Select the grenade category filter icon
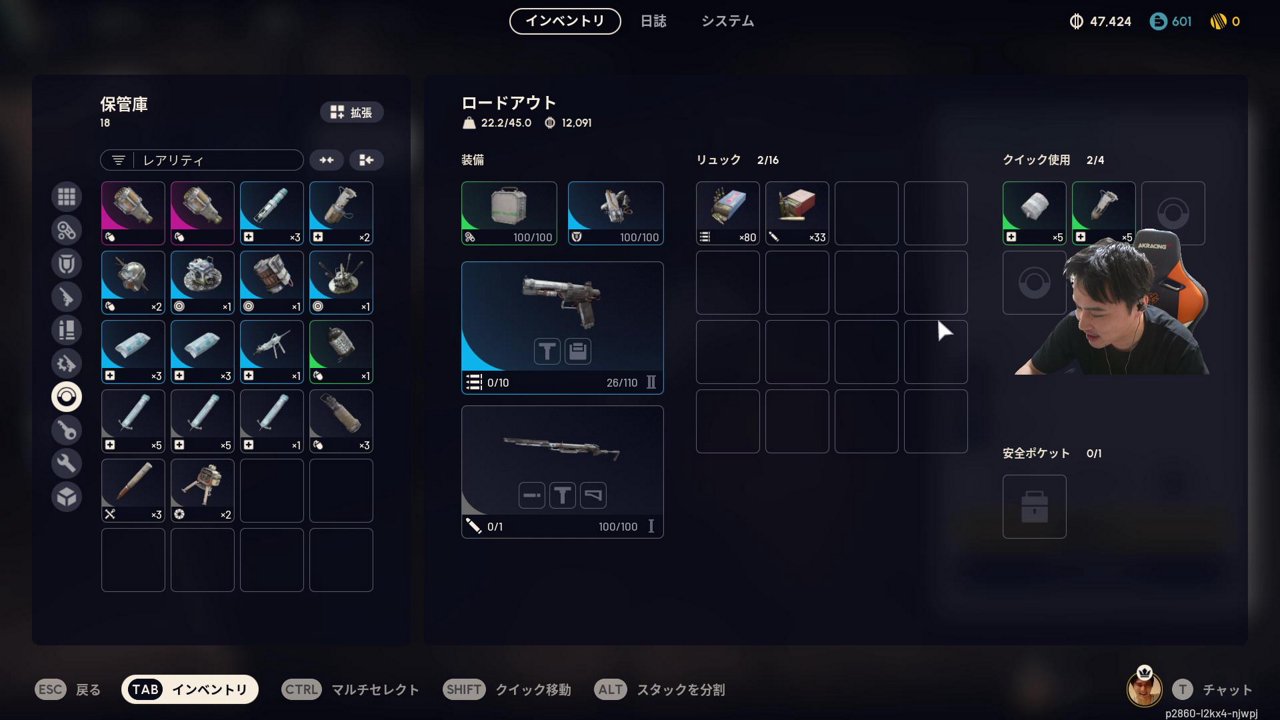 coord(66,396)
